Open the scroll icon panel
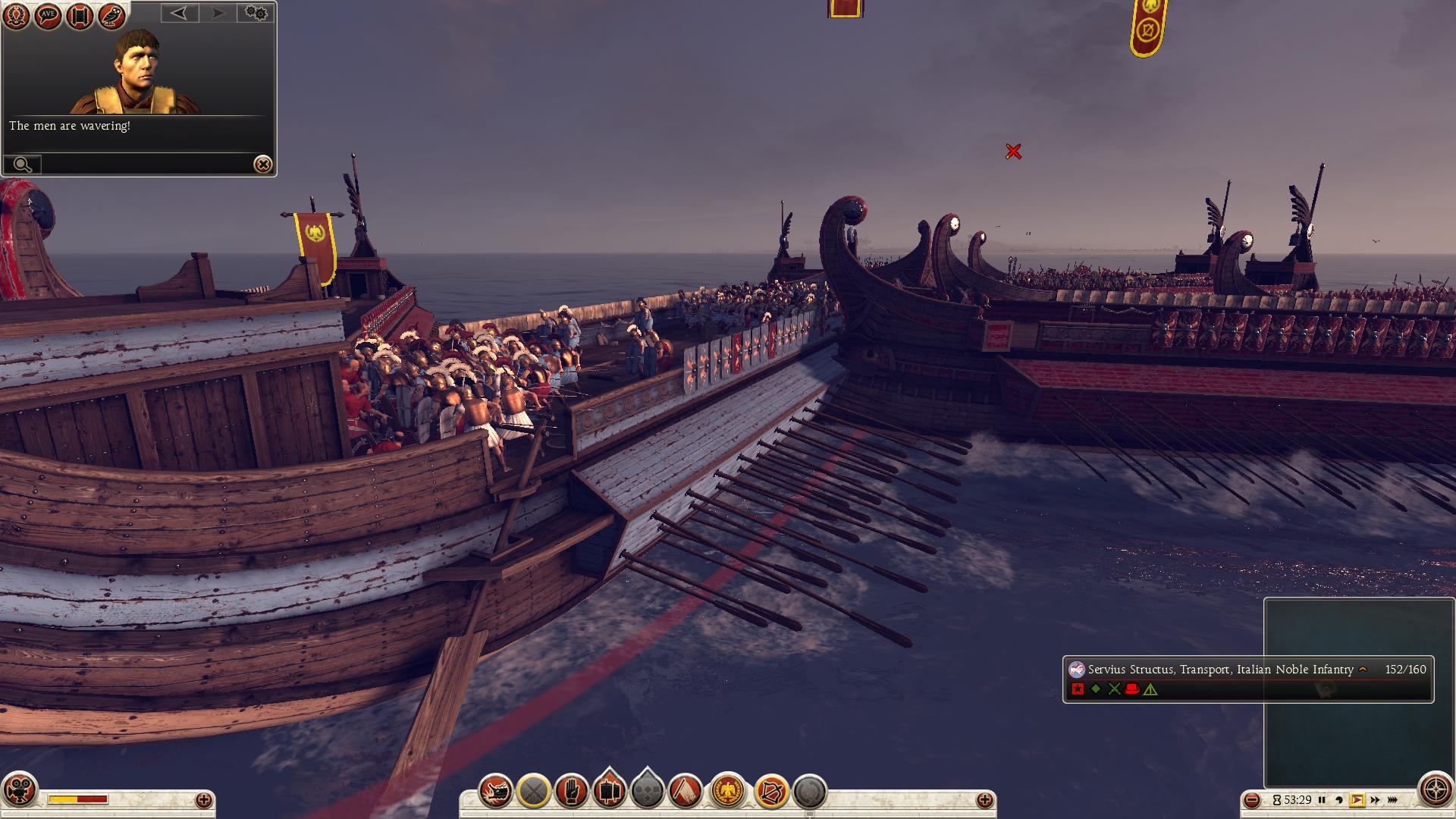1456x819 pixels. tap(80, 15)
